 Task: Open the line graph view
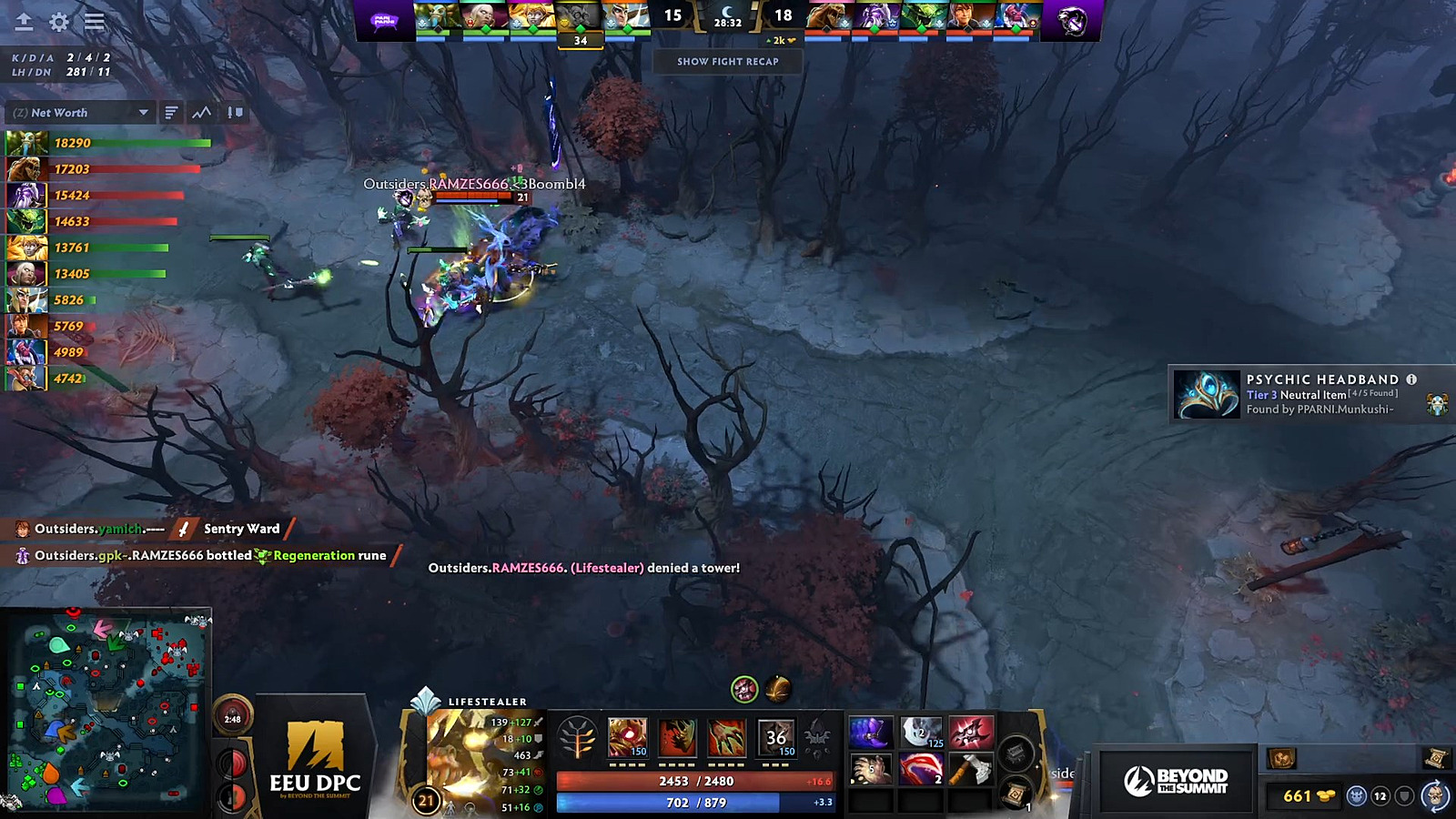pyautogui.click(x=202, y=113)
